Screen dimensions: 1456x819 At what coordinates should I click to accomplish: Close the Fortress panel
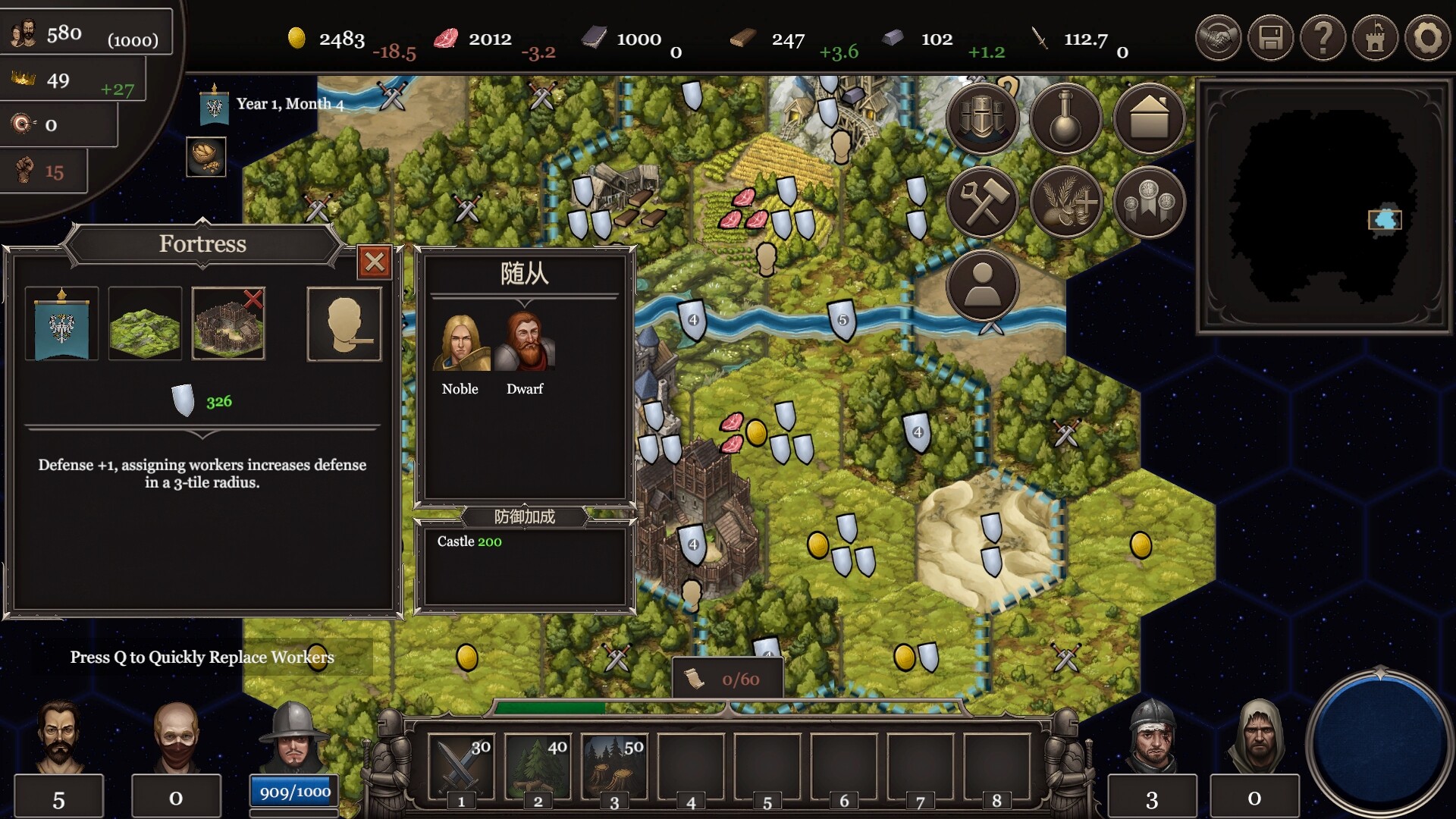374,262
